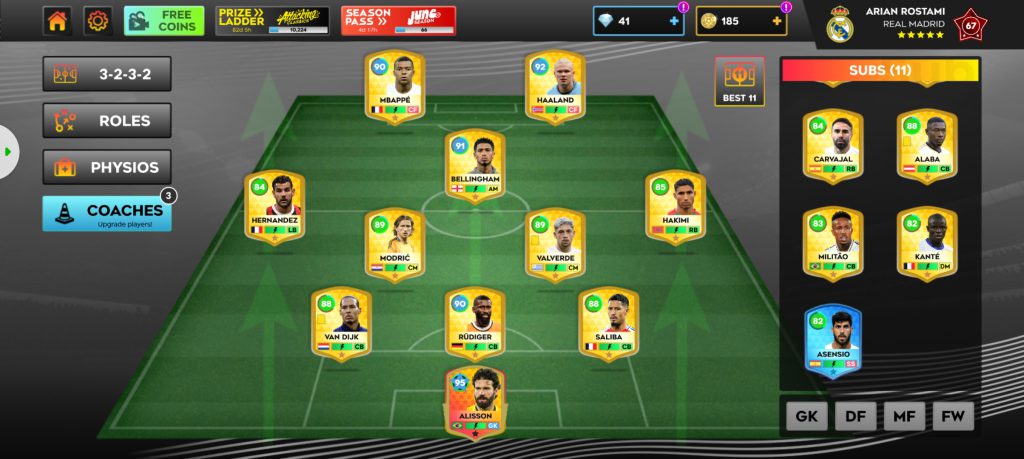Open the Prize Ladder banner
This screenshot has height=459, width=1024.
[x=272, y=21]
